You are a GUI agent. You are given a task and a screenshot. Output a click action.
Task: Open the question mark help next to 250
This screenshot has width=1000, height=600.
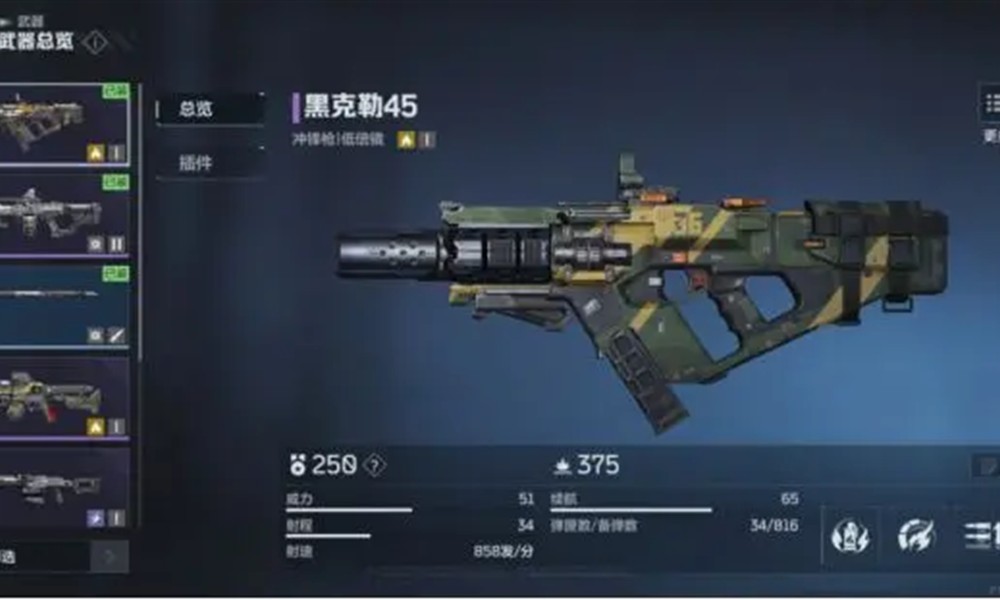pyautogui.click(x=374, y=465)
